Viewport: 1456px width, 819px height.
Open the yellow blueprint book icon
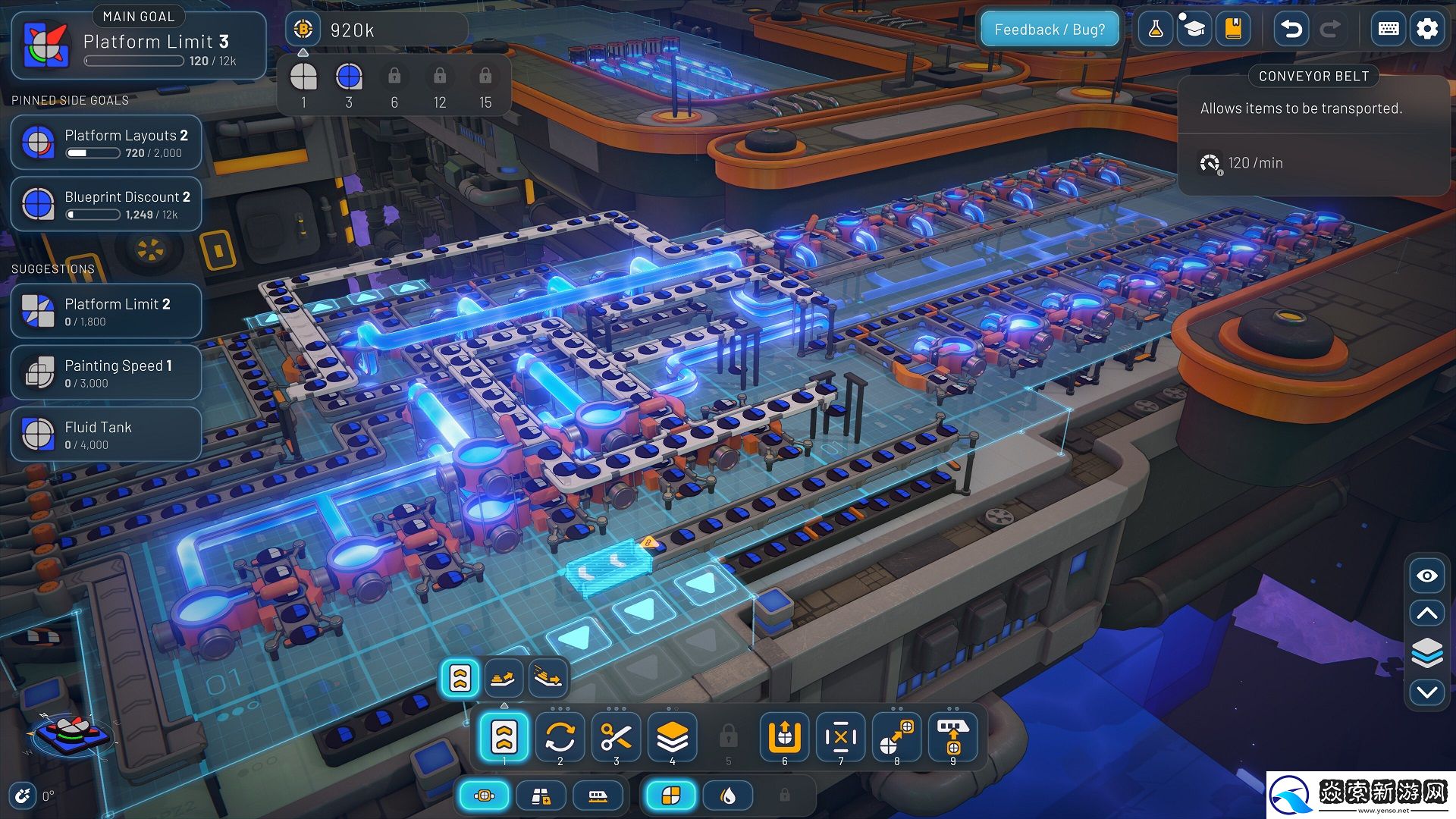[x=1233, y=30]
